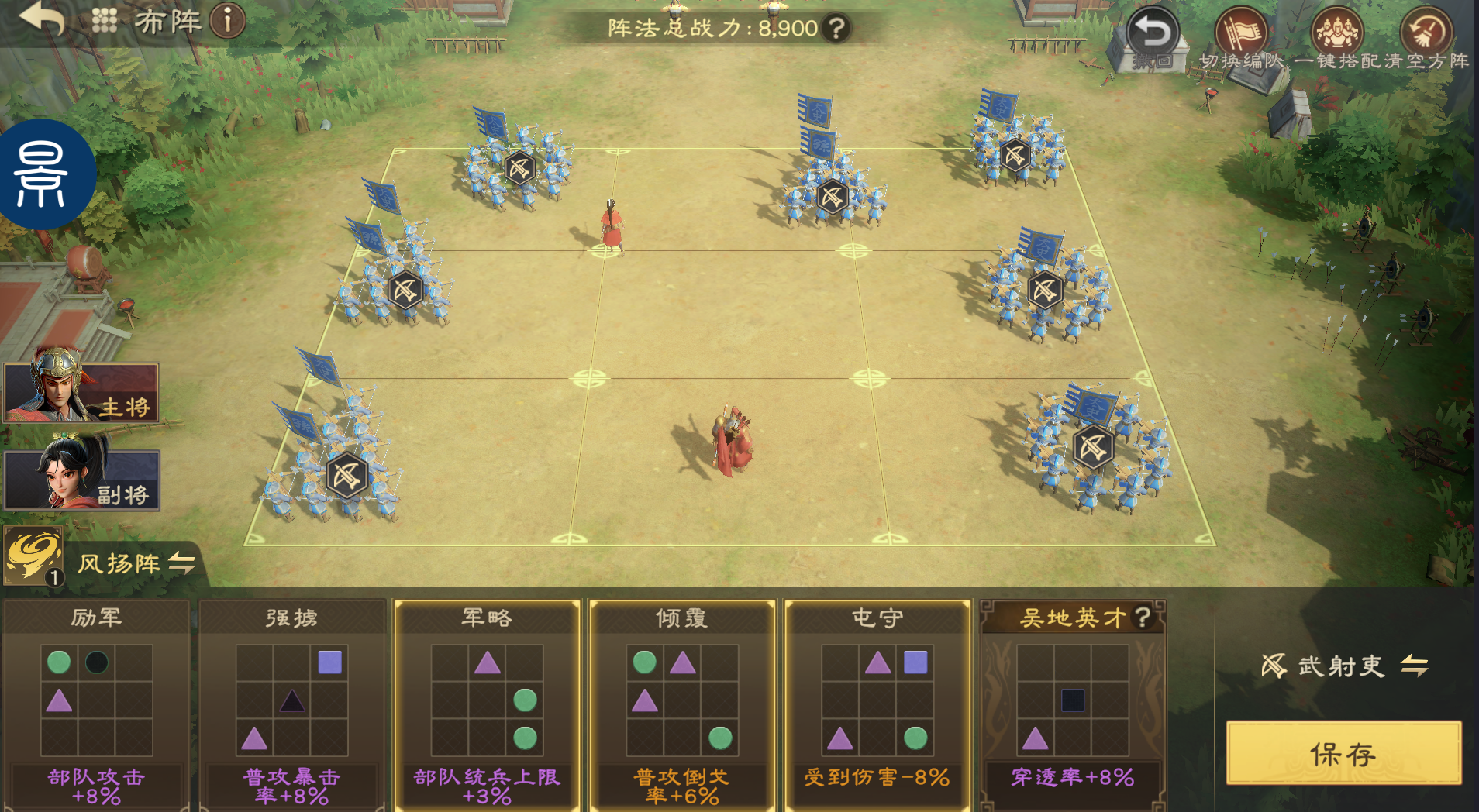Click 清空方阵 to clear the formation
Viewport: 1479px width, 812px height.
coord(1426,36)
